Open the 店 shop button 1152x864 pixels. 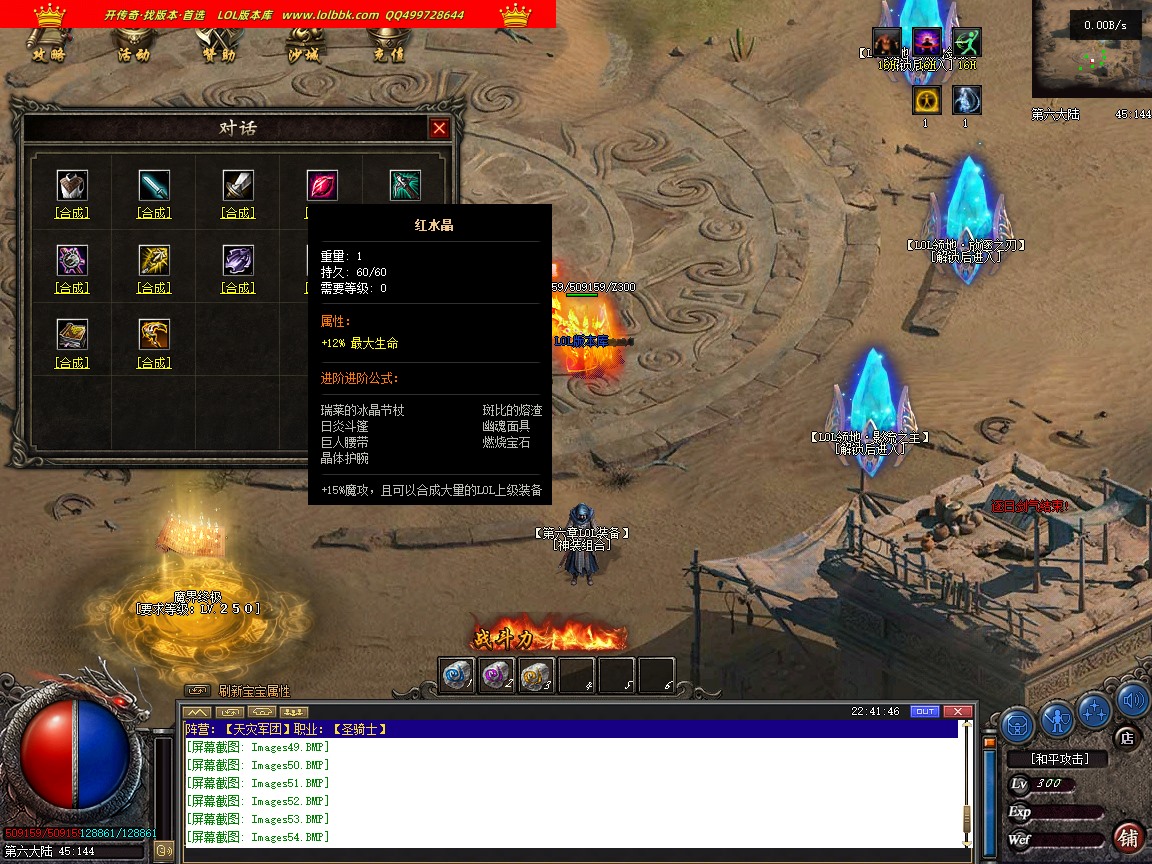tap(1126, 739)
